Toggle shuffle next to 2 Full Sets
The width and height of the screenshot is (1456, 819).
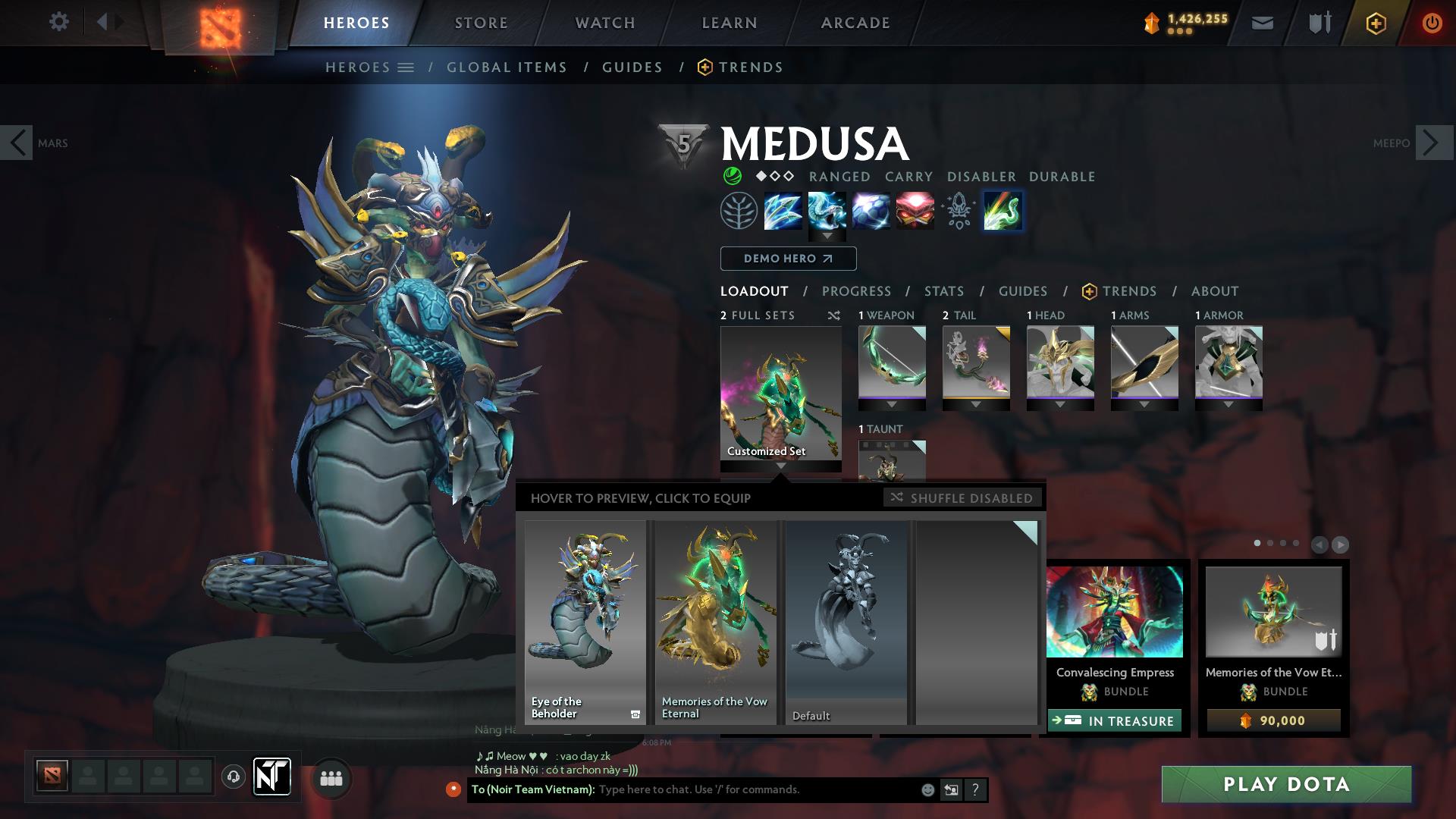point(836,315)
